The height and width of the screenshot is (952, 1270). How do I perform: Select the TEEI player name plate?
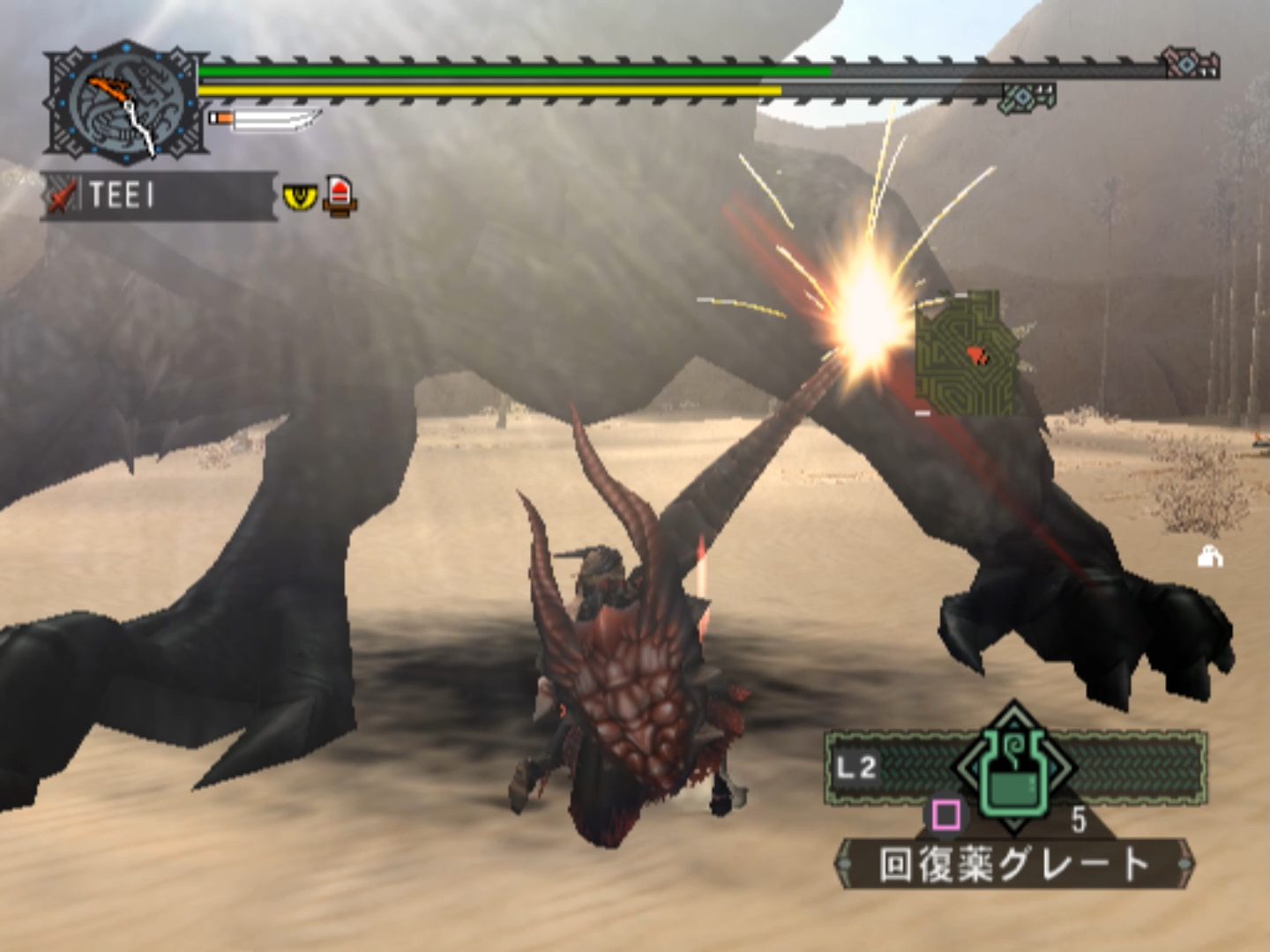(159, 195)
